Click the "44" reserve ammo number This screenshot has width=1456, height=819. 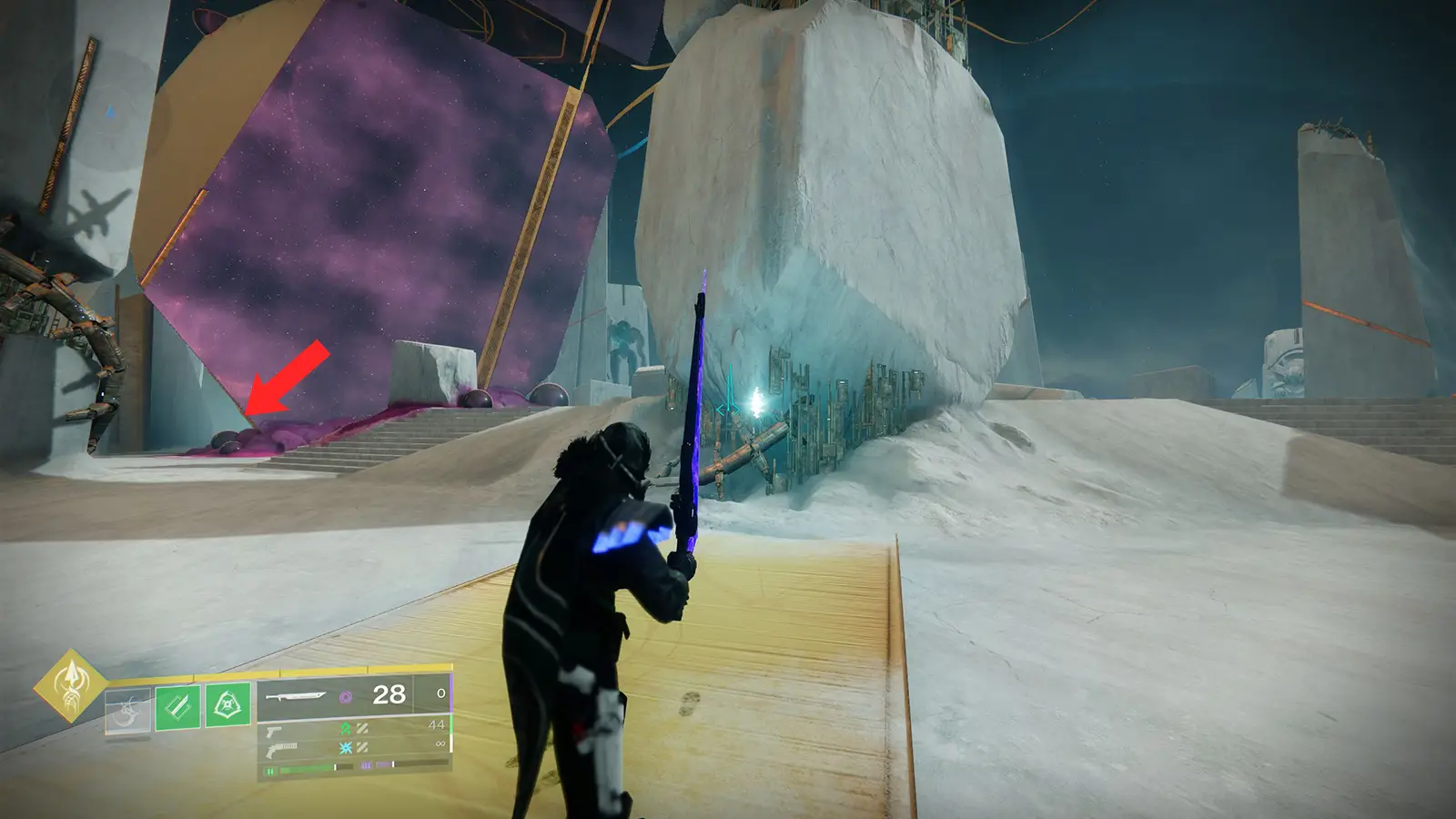pyautogui.click(x=437, y=724)
